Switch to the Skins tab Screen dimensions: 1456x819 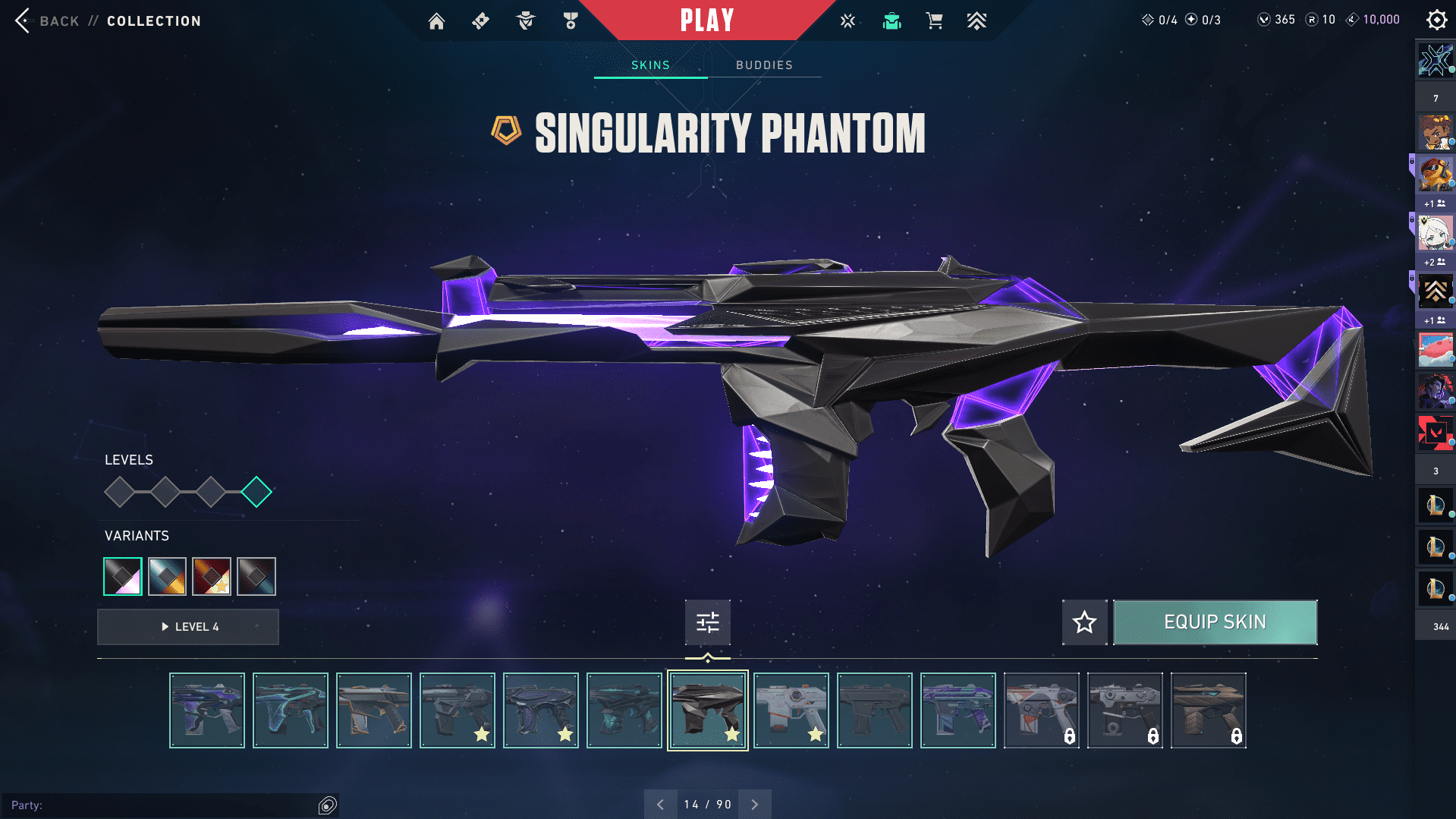pyautogui.click(x=650, y=65)
